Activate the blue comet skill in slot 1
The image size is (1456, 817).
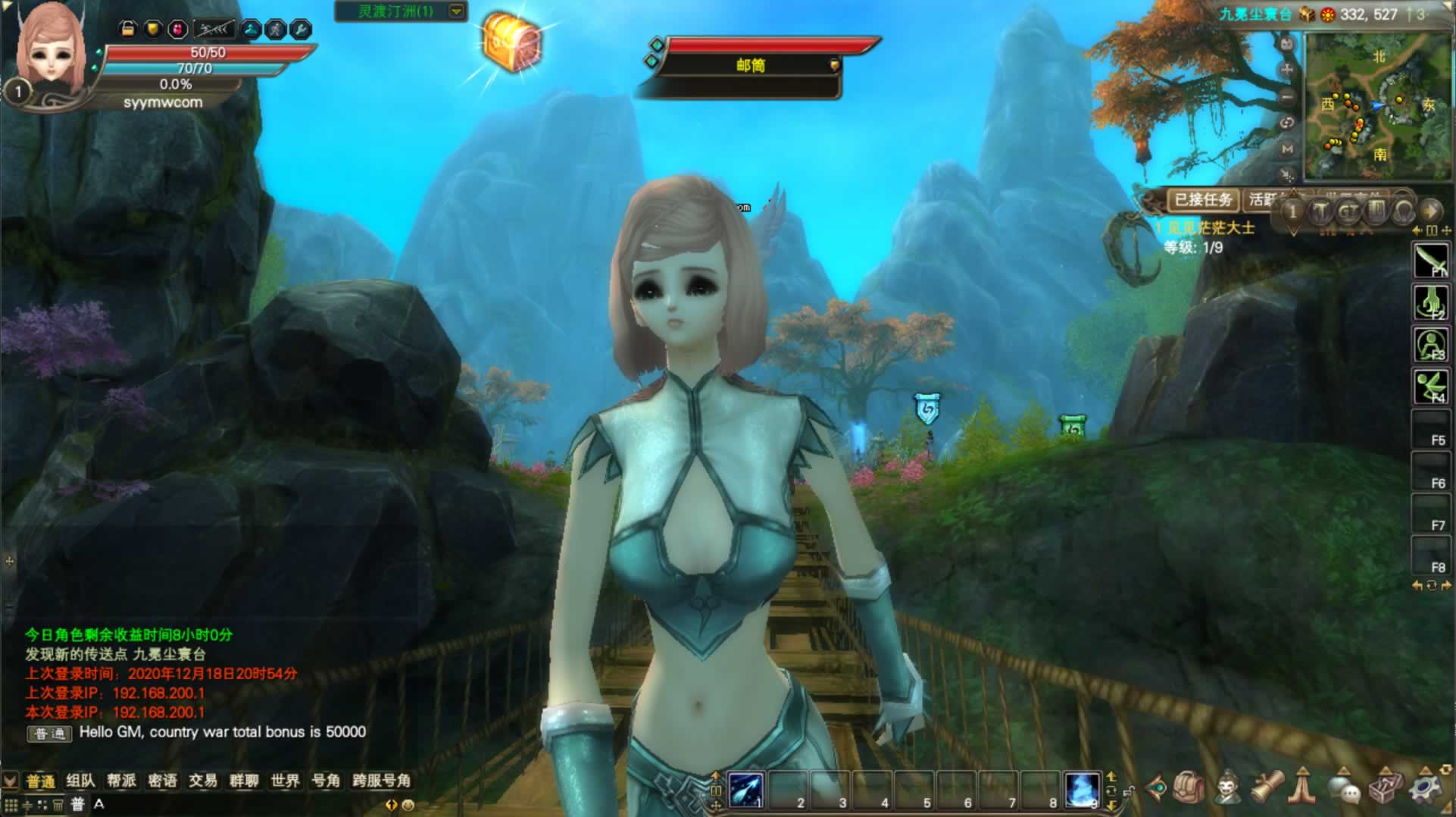click(745, 790)
